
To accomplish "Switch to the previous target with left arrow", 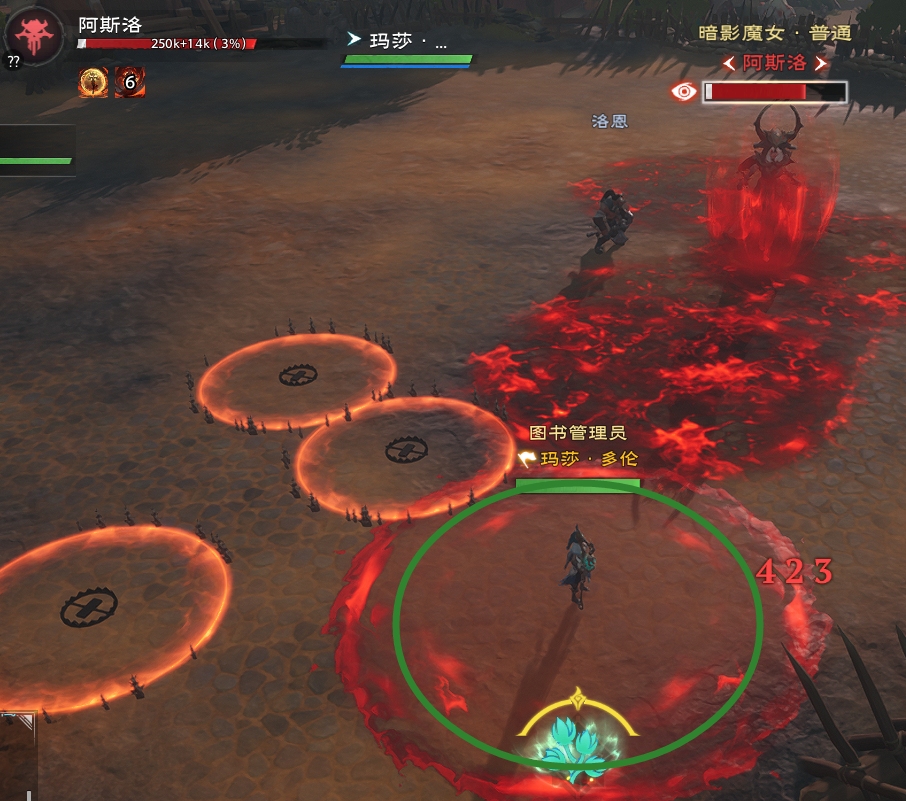I will point(730,63).
